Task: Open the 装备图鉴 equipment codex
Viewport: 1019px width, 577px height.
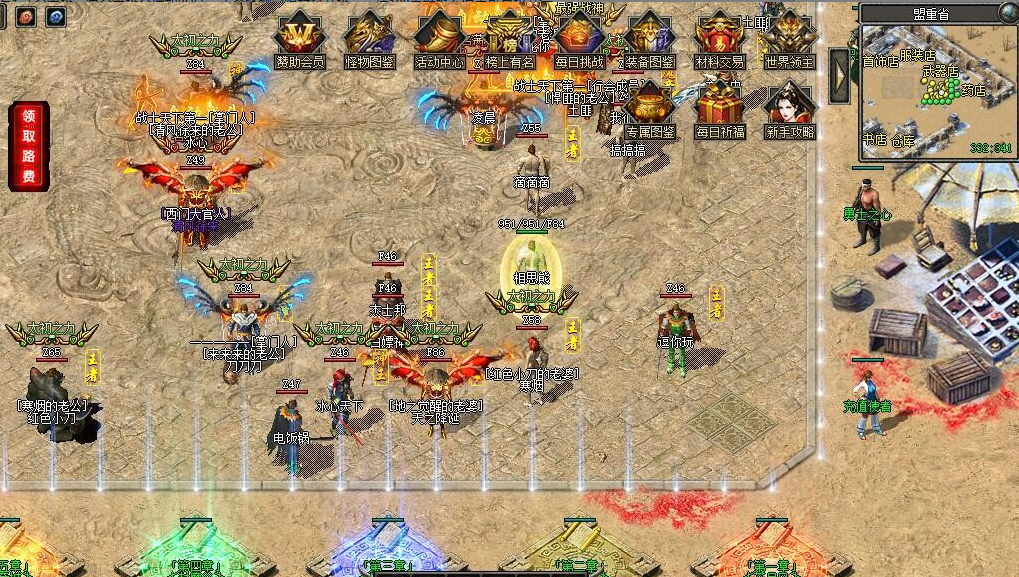Action: point(649,38)
